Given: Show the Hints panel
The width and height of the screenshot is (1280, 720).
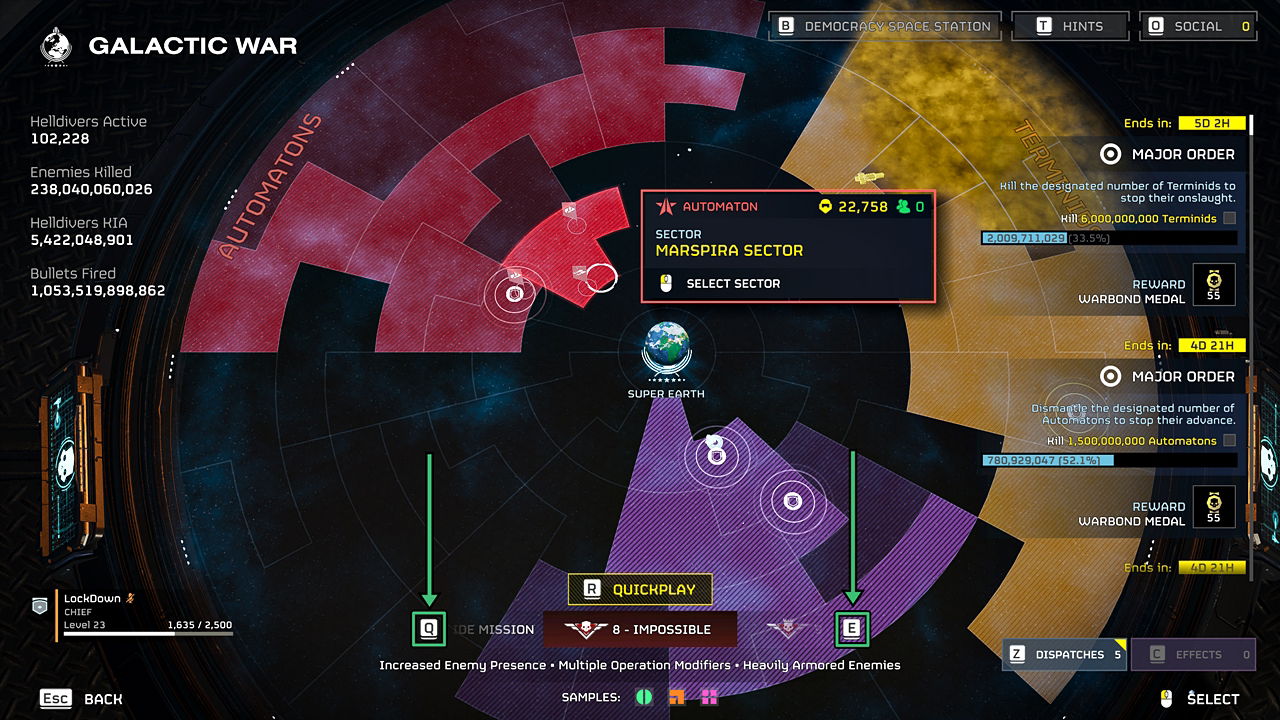Looking at the screenshot, I should point(1070,26).
